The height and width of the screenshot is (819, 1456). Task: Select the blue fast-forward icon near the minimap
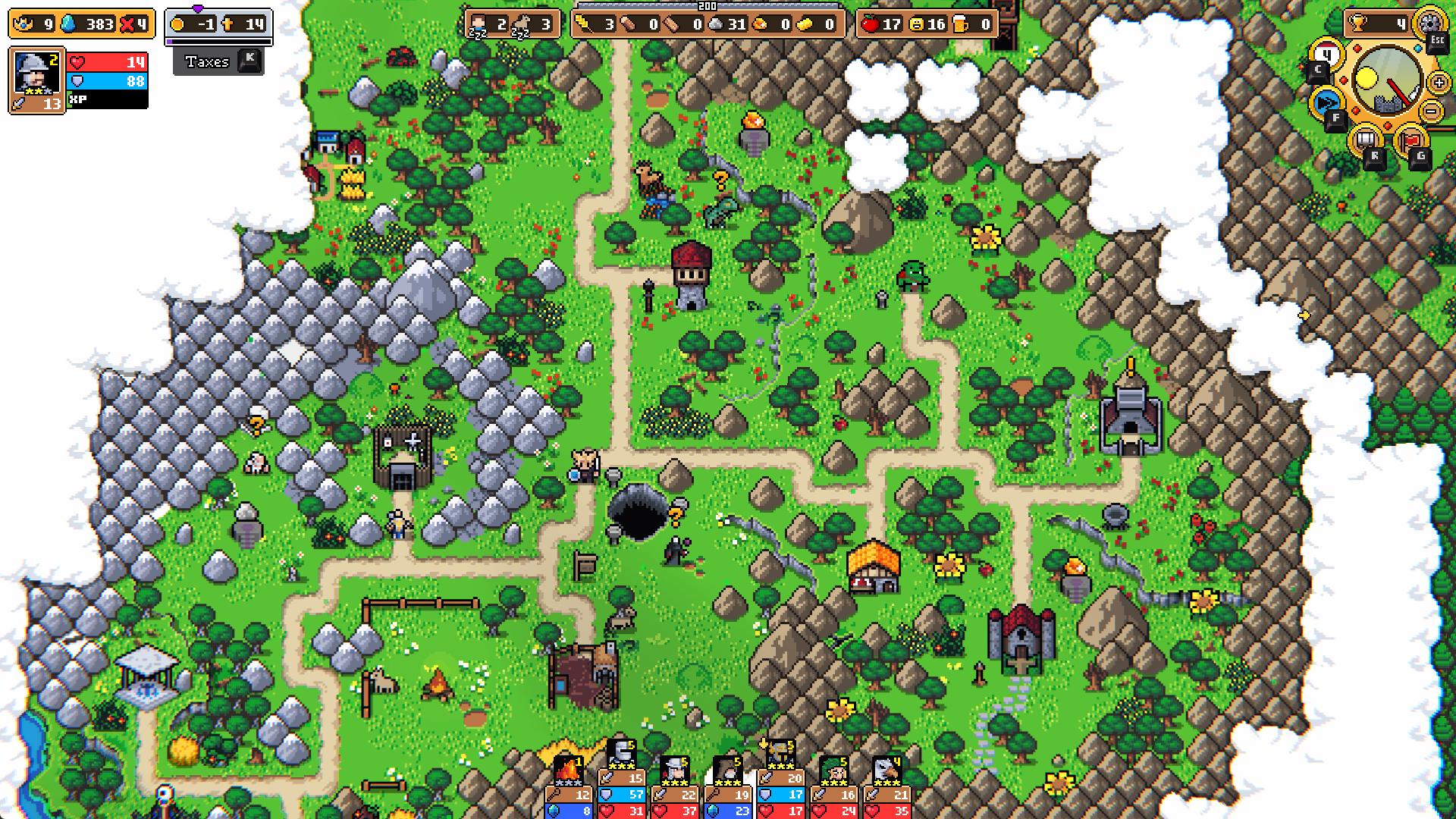(1324, 102)
